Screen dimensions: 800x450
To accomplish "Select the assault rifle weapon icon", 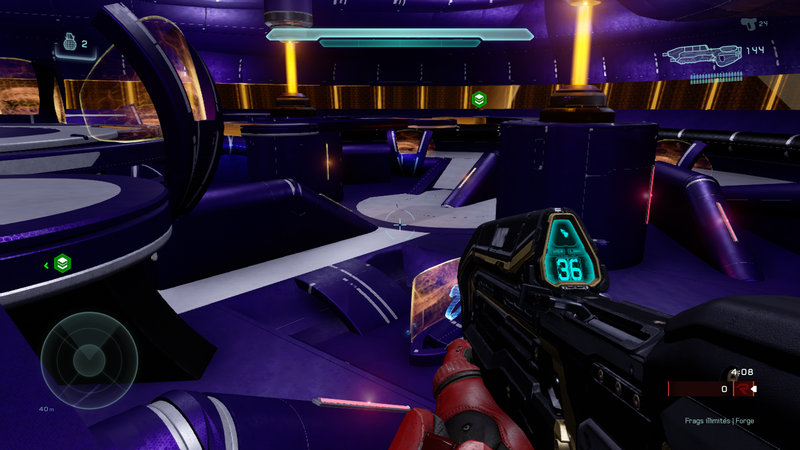I will point(702,54).
